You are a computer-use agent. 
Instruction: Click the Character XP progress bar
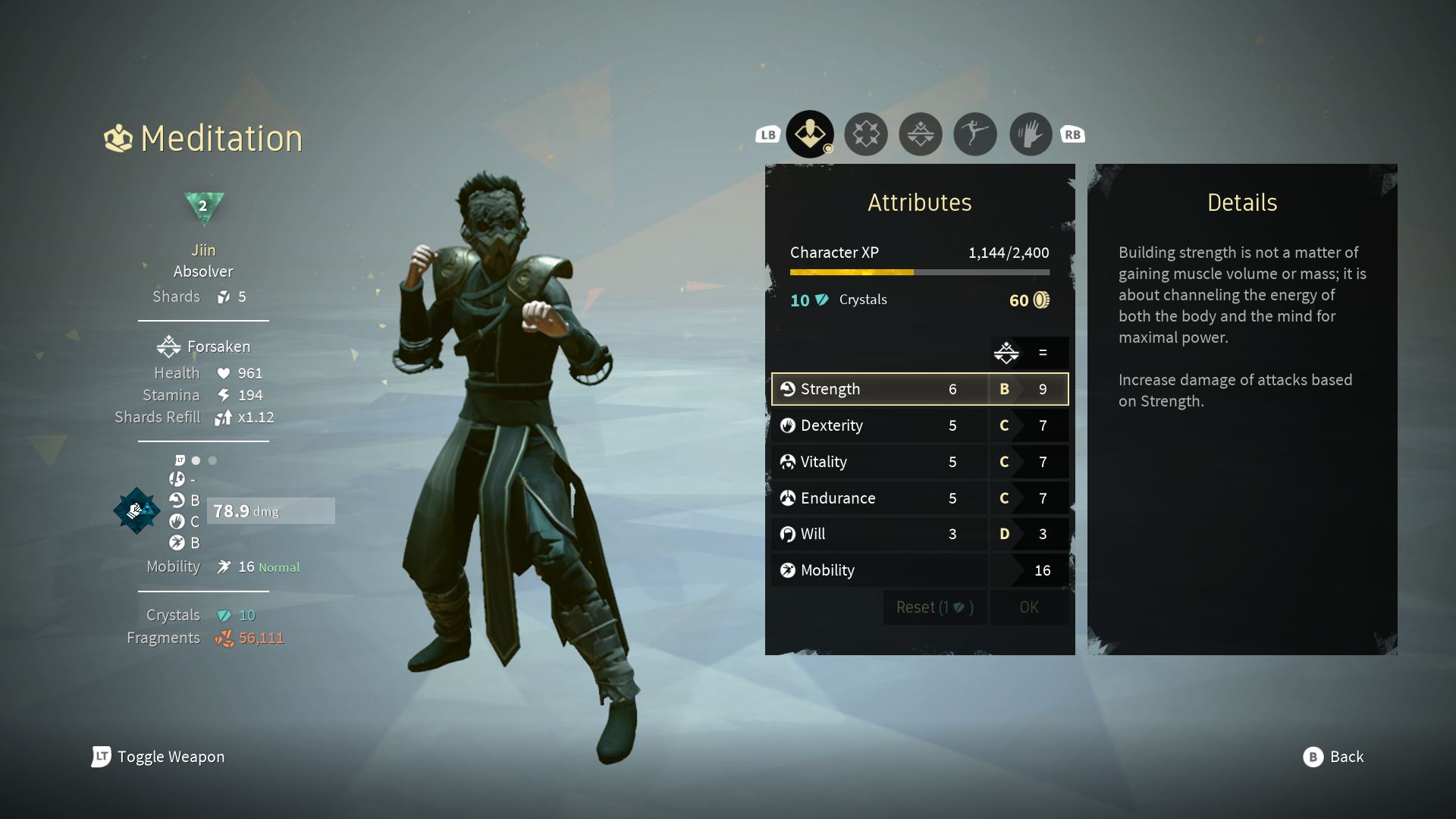pos(919,271)
